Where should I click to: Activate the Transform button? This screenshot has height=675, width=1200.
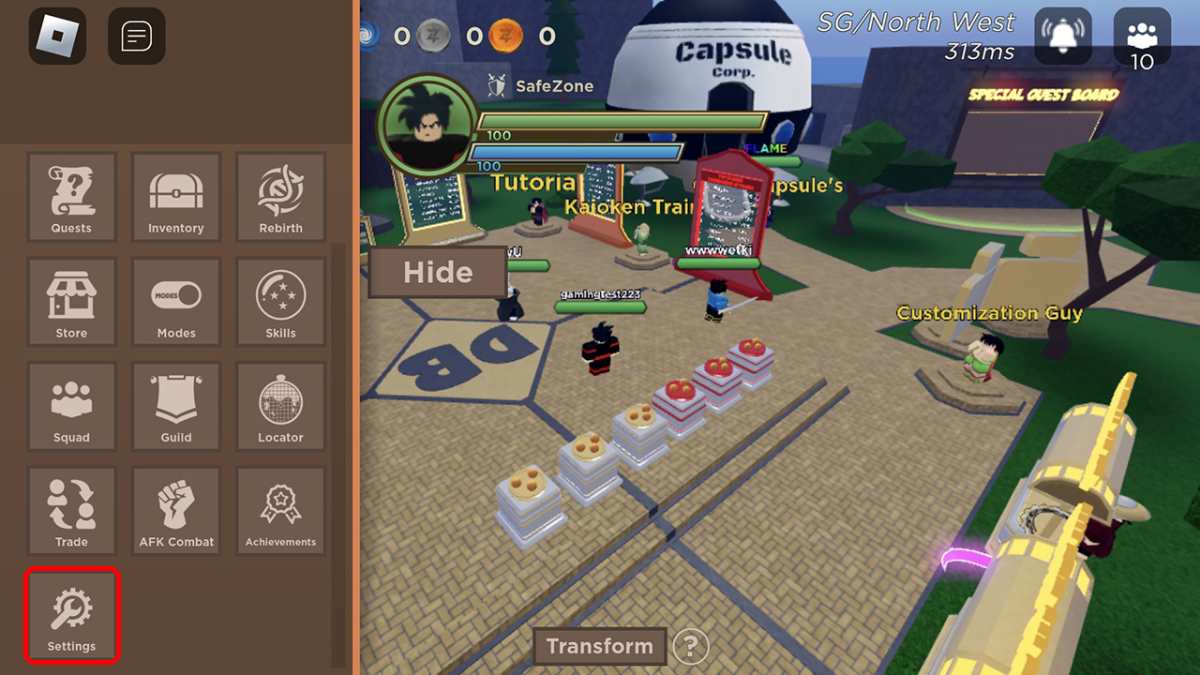click(599, 646)
